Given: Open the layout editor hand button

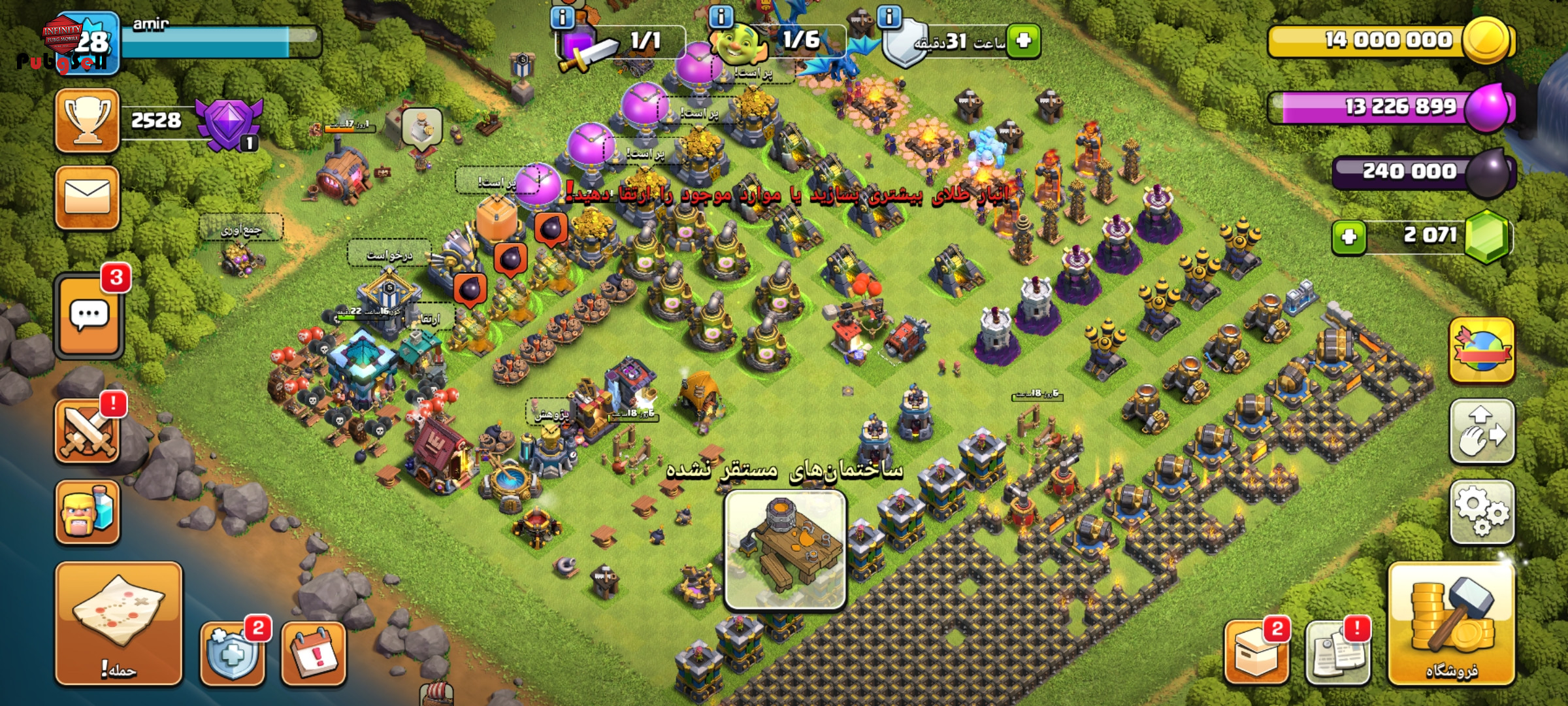Looking at the screenshot, I should pos(1481,432).
